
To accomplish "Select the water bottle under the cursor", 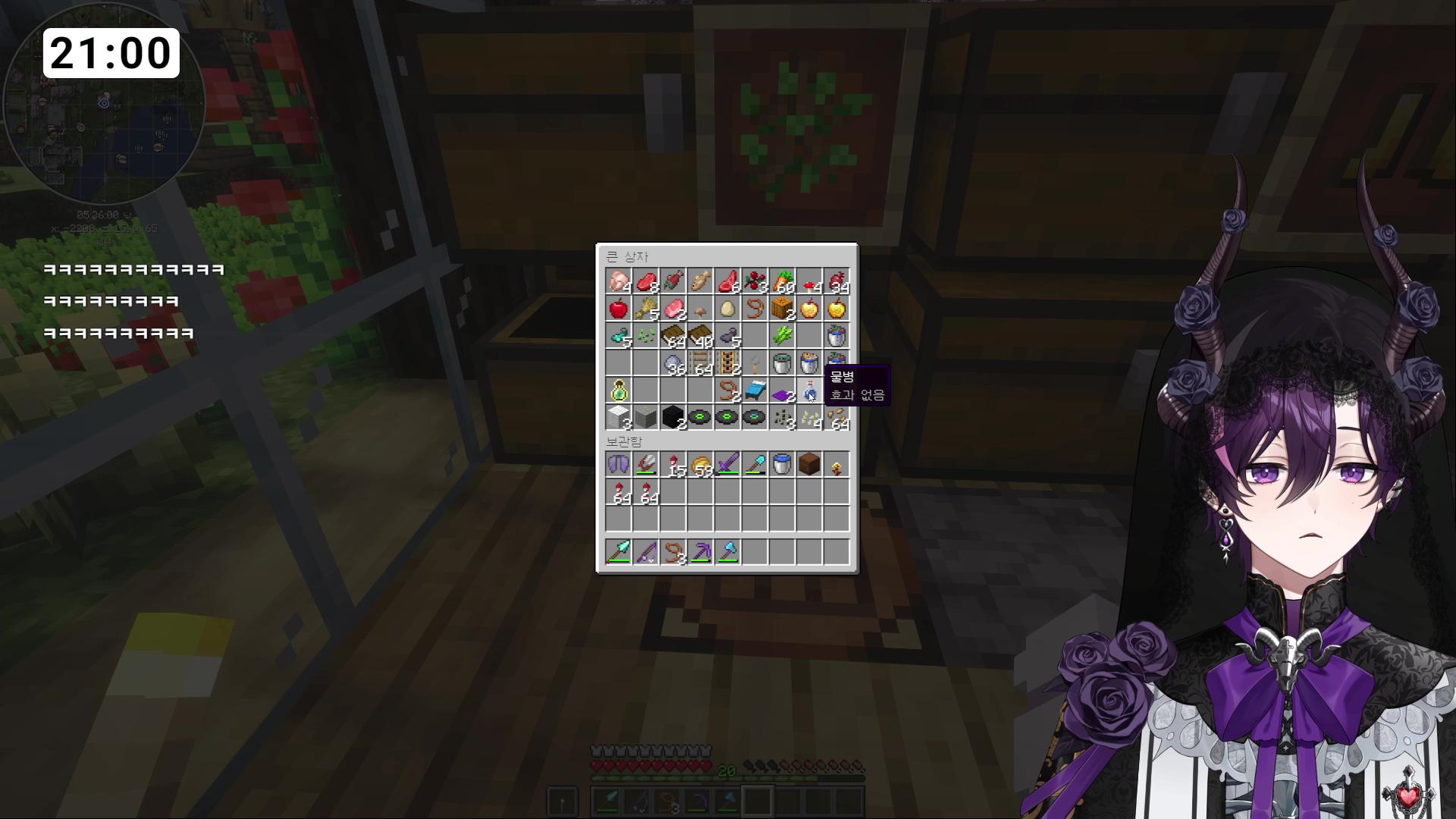I will point(809,391).
